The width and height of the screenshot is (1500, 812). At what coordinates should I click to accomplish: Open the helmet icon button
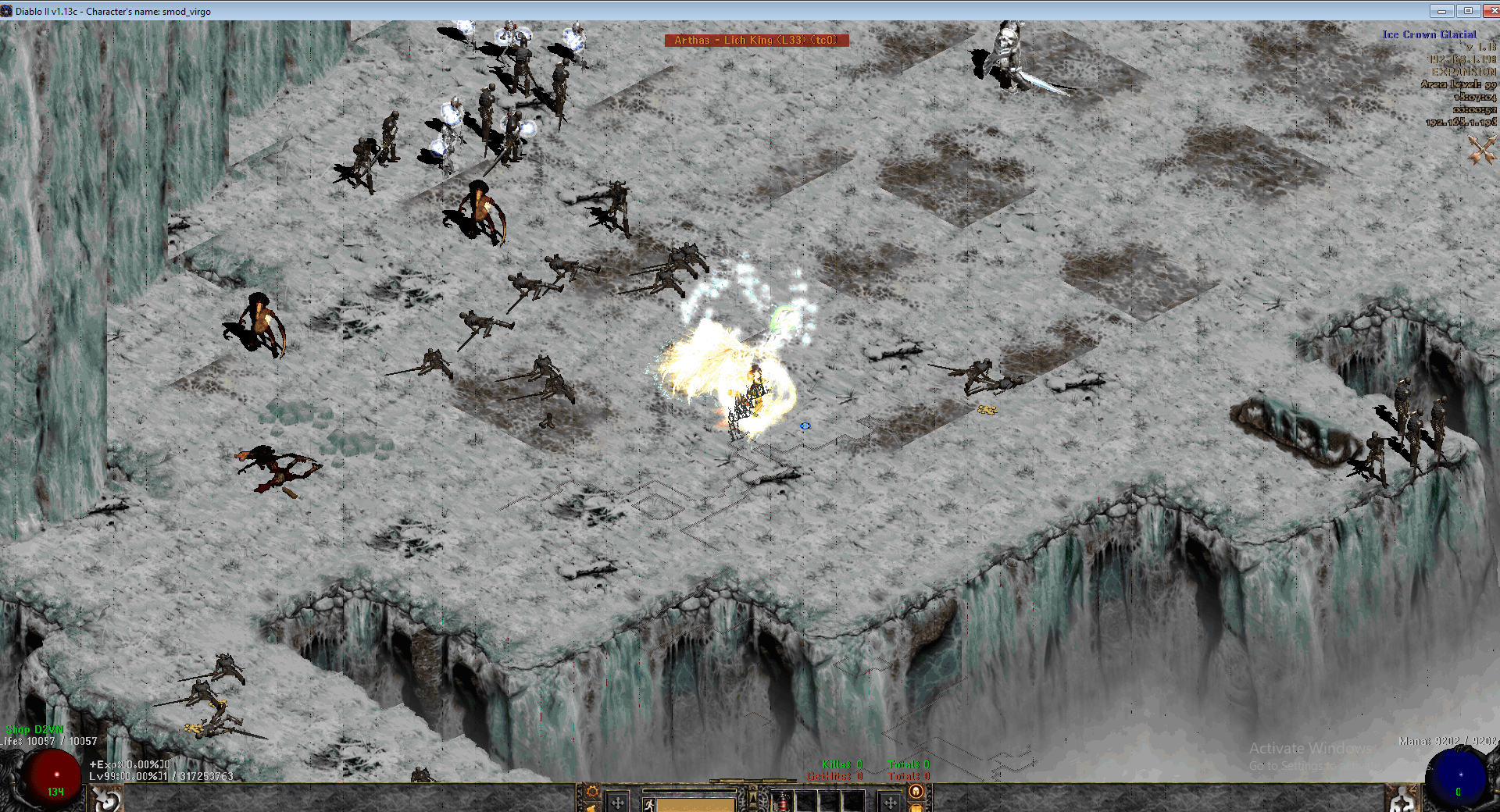tap(916, 792)
